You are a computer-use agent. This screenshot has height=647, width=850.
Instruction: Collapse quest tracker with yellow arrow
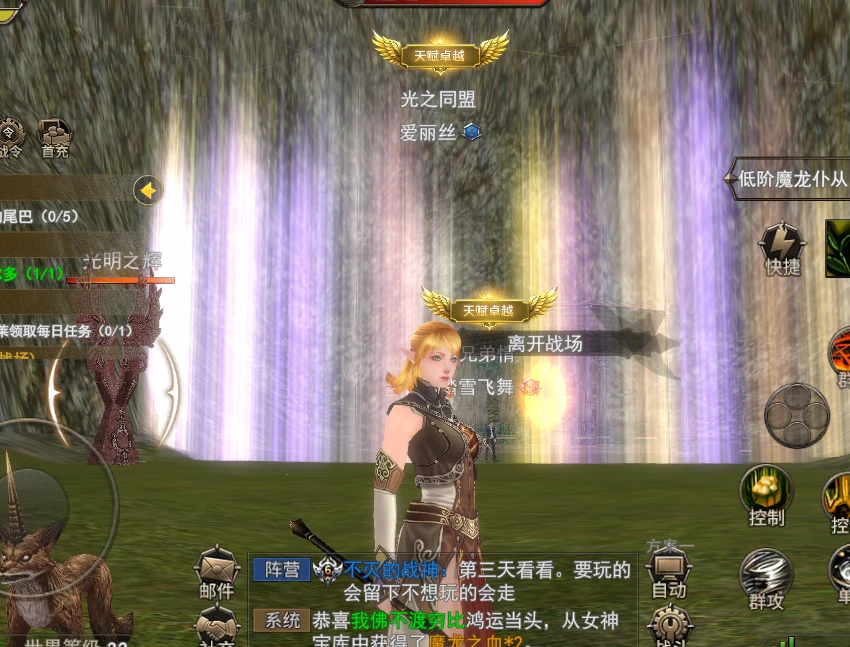pos(148,190)
